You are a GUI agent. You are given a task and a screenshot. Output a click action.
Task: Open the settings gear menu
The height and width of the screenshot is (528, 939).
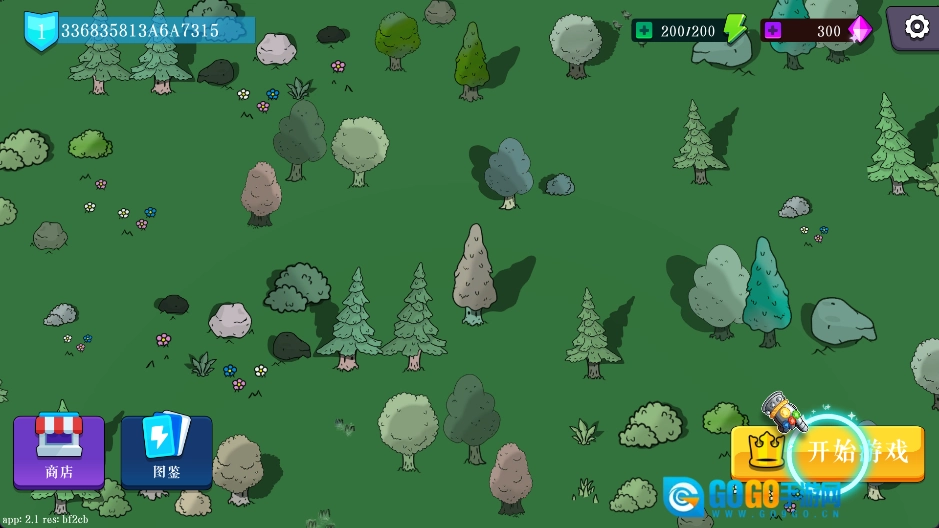tap(916, 27)
